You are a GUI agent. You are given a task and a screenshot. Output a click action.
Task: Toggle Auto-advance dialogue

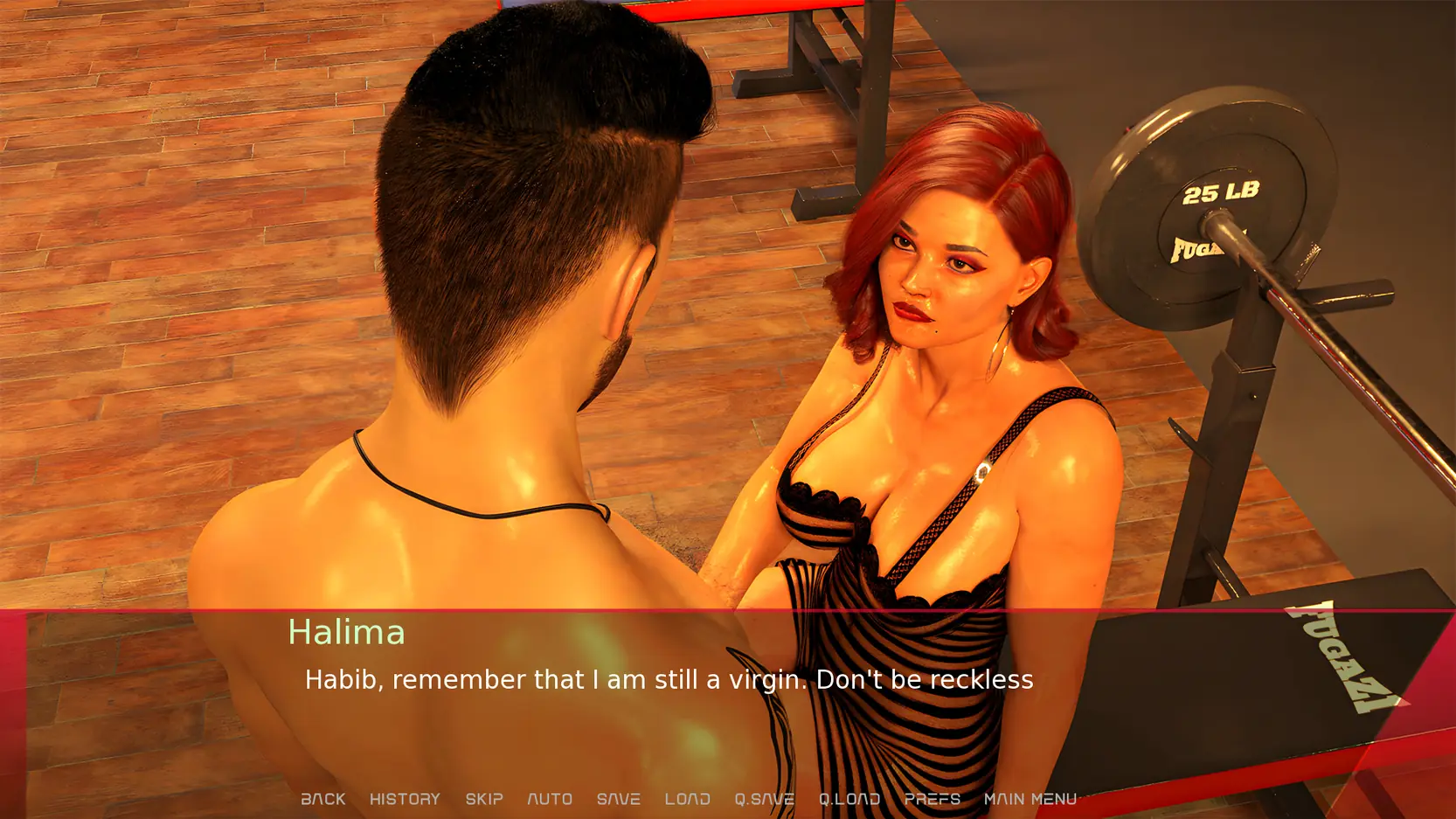click(550, 799)
